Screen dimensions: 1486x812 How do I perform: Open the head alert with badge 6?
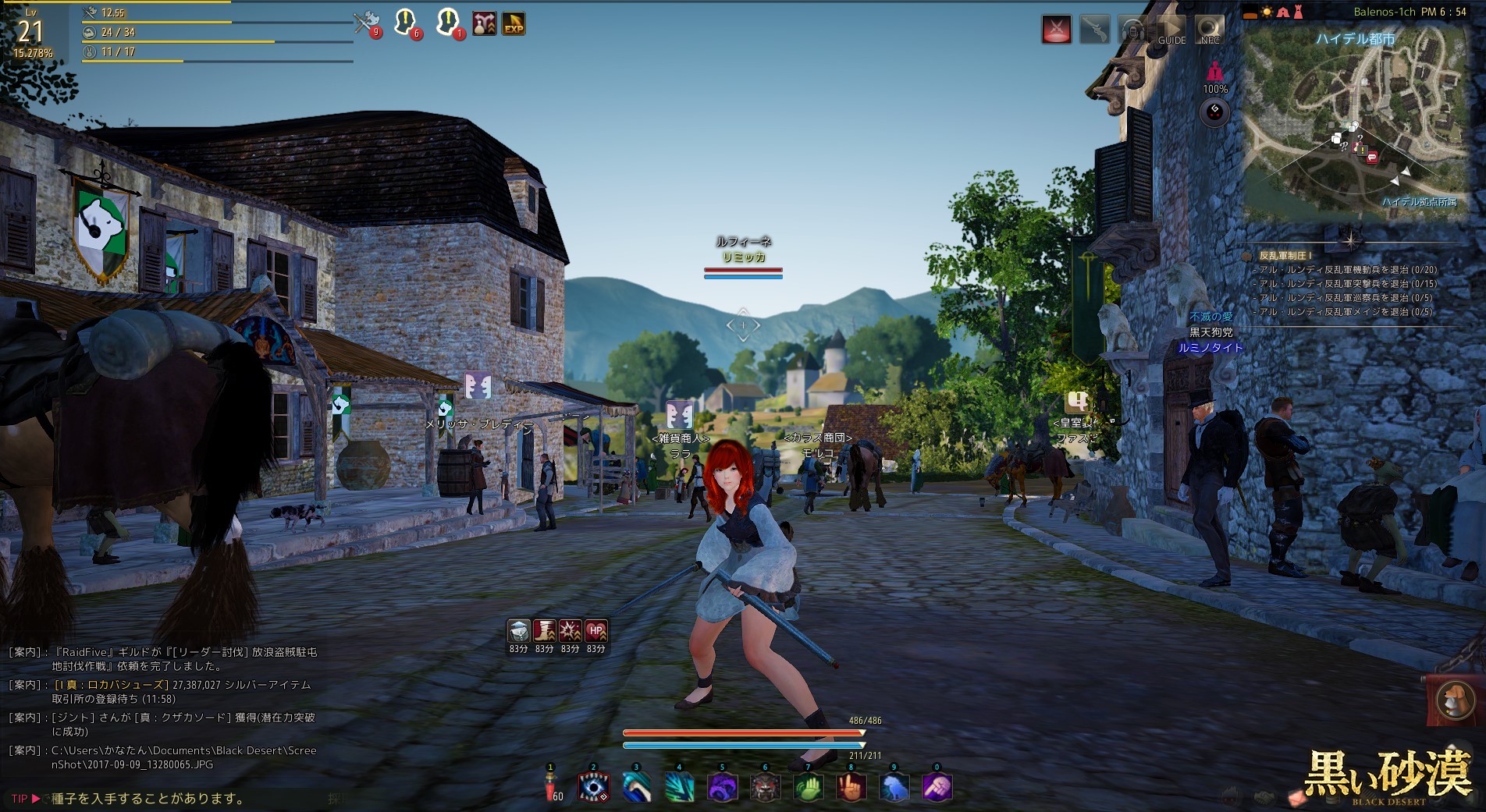tap(406, 23)
